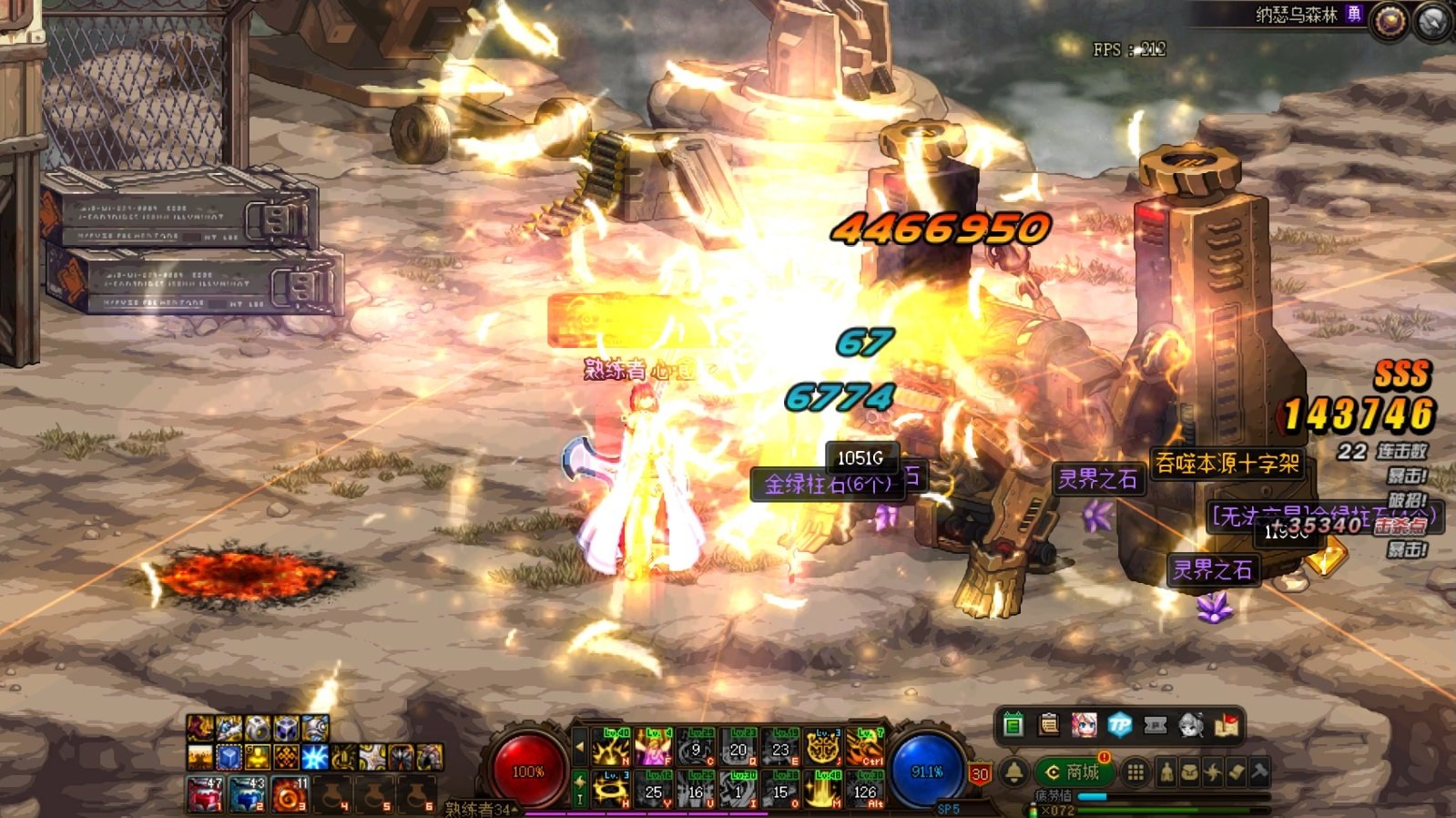Use the red HP potion in slot 1
The image size is (1456, 818).
(x=205, y=794)
